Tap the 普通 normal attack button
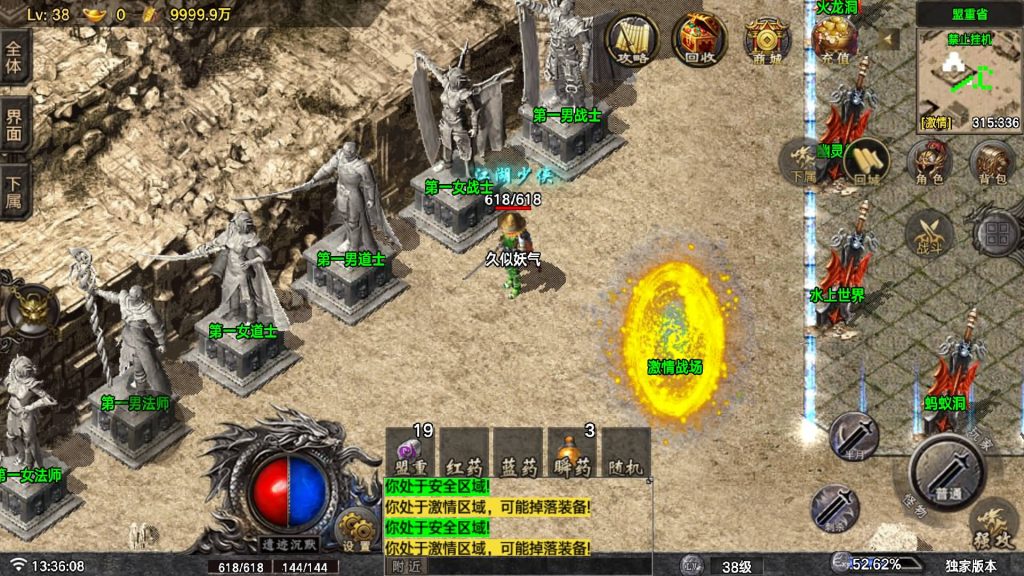Image resolution: width=1024 pixels, height=576 pixels. (947, 472)
